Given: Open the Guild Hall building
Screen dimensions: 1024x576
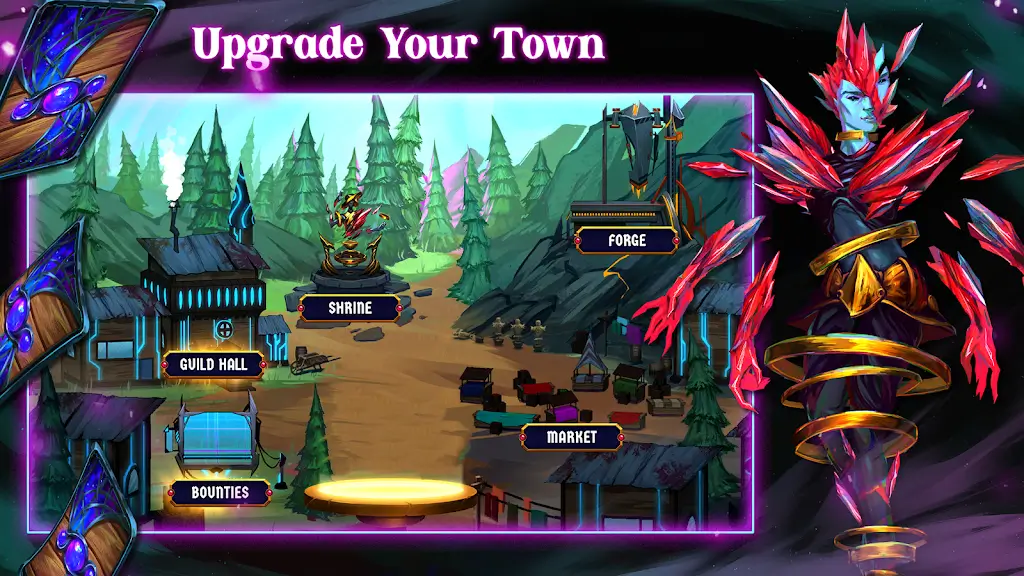Looking at the screenshot, I should point(214,364).
